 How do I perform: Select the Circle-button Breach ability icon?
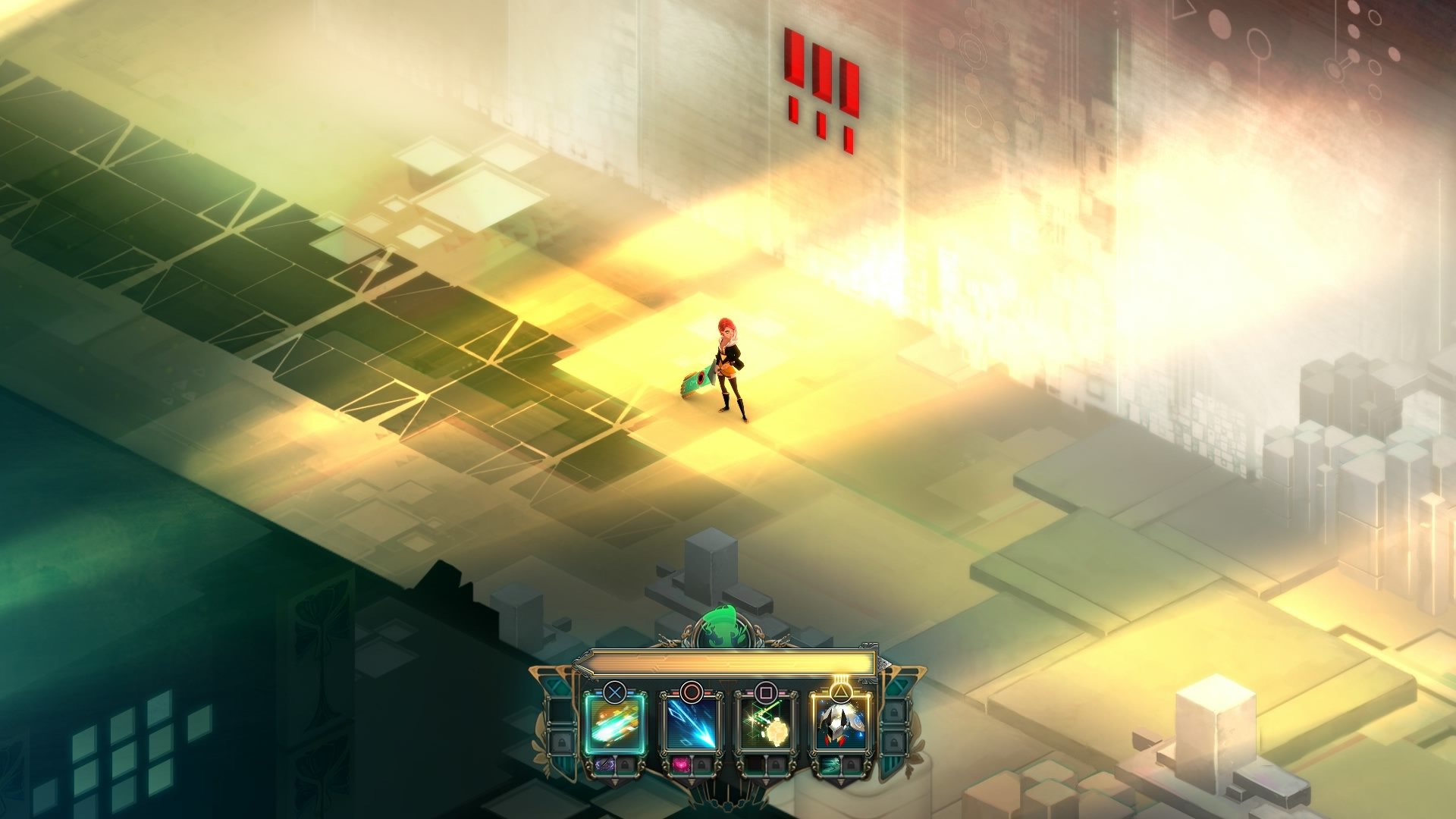click(692, 723)
